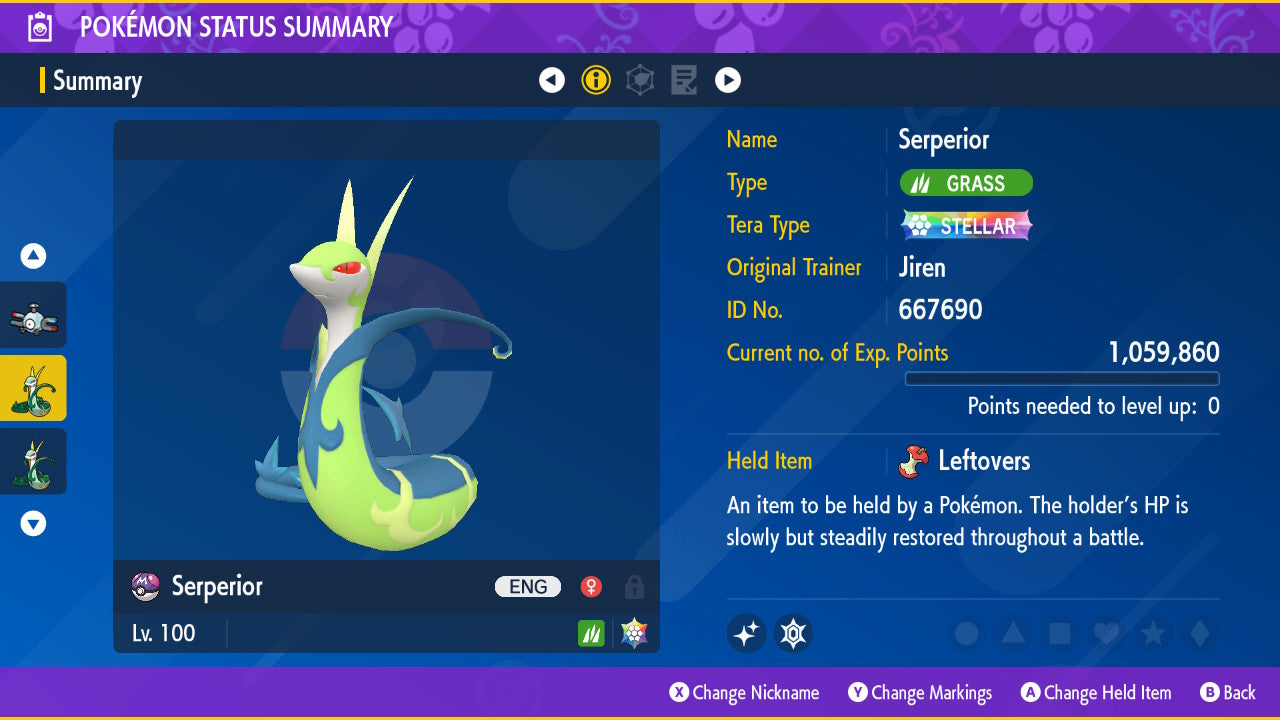Image resolution: width=1280 pixels, height=720 pixels.
Task: Toggle the triangle marking
Action: 1013,633
